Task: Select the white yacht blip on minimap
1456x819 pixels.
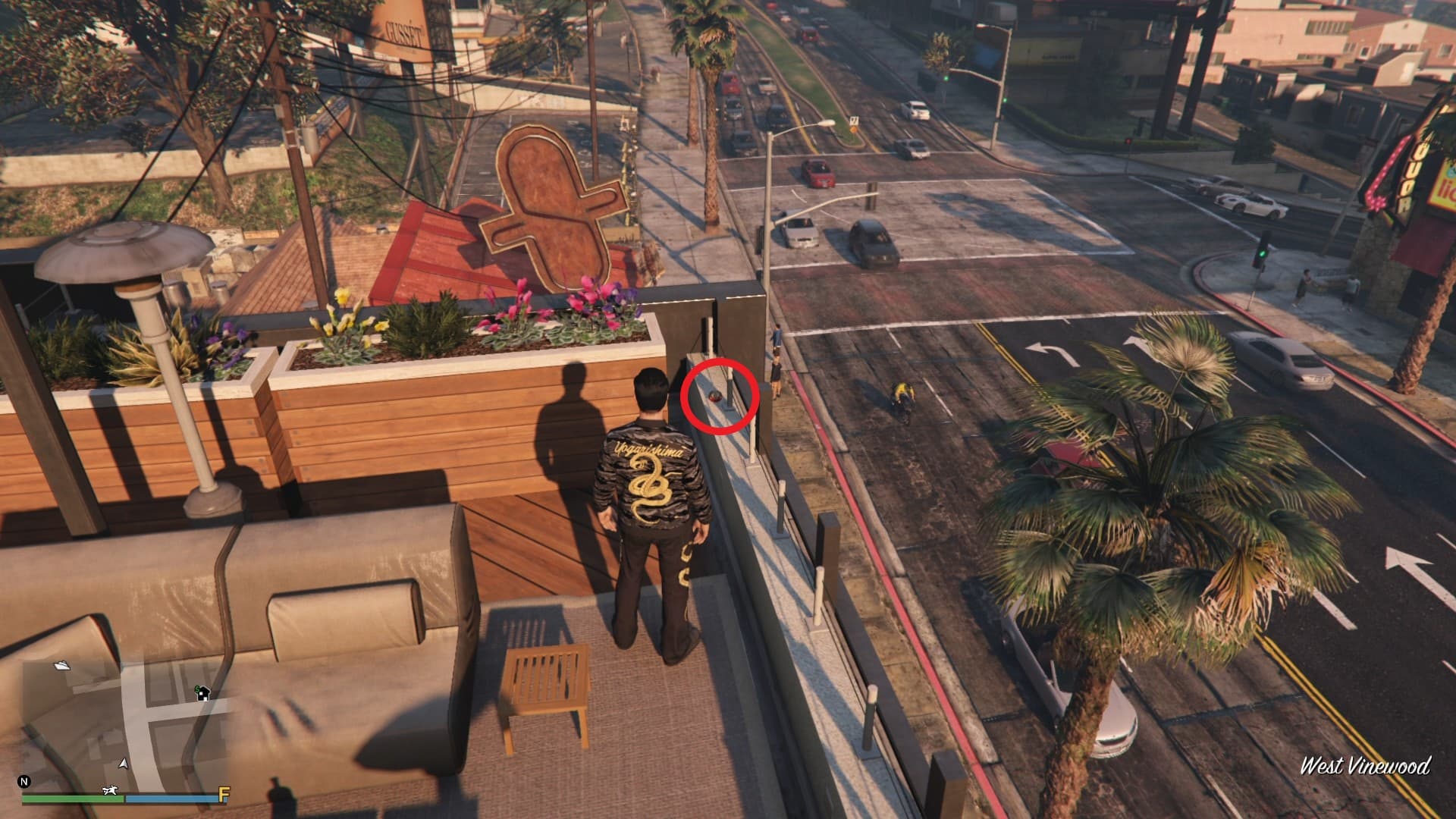Action: coord(62,665)
